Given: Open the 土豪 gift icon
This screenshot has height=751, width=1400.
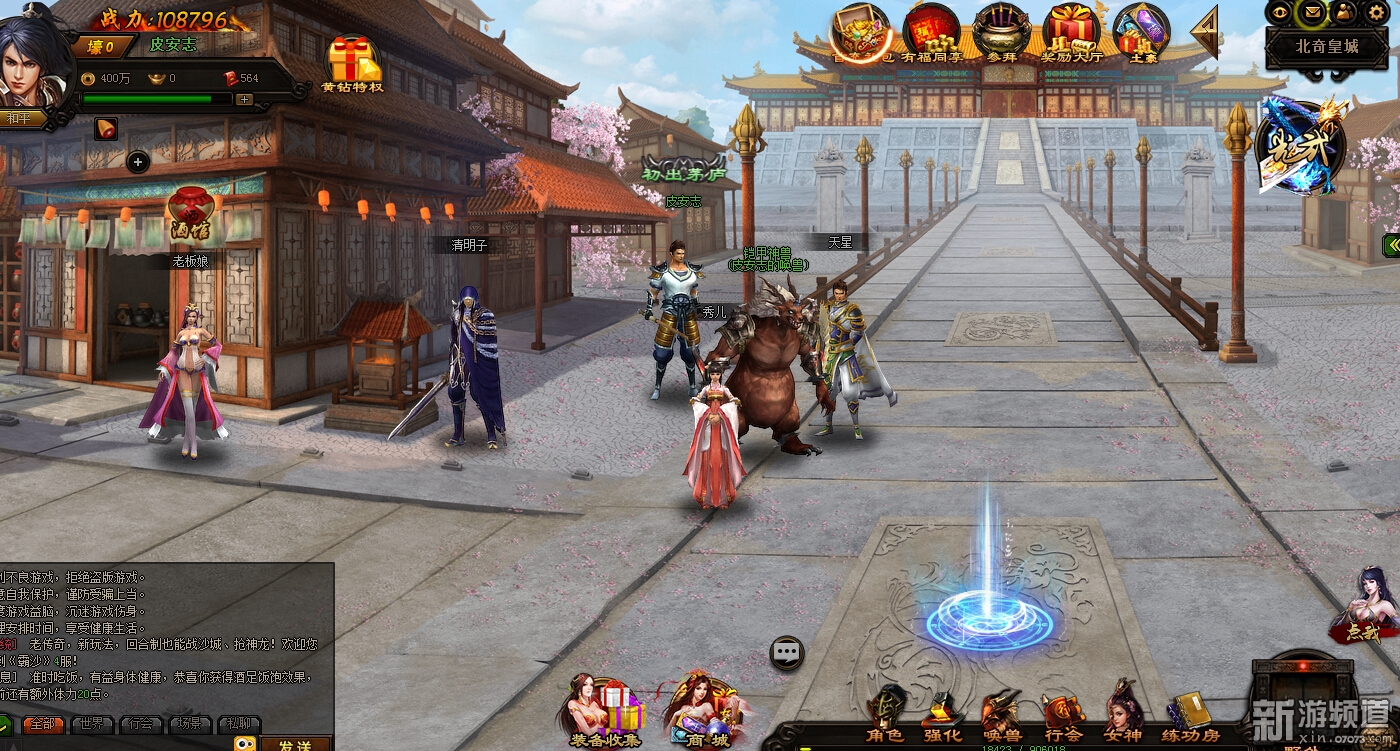Looking at the screenshot, I should pyautogui.click(x=1141, y=33).
